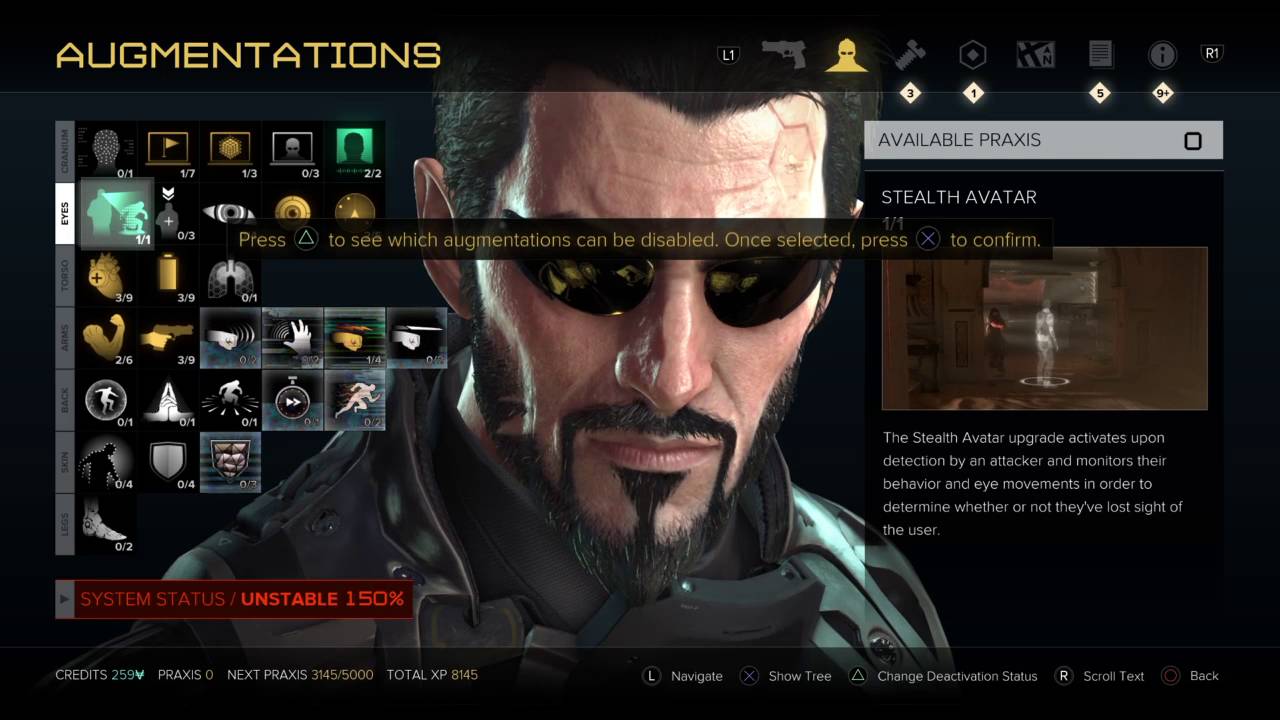Click the NEXT PRAXIS XP progress readout
Screen dimensions: 1280x720
pyautogui.click(x=300, y=675)
